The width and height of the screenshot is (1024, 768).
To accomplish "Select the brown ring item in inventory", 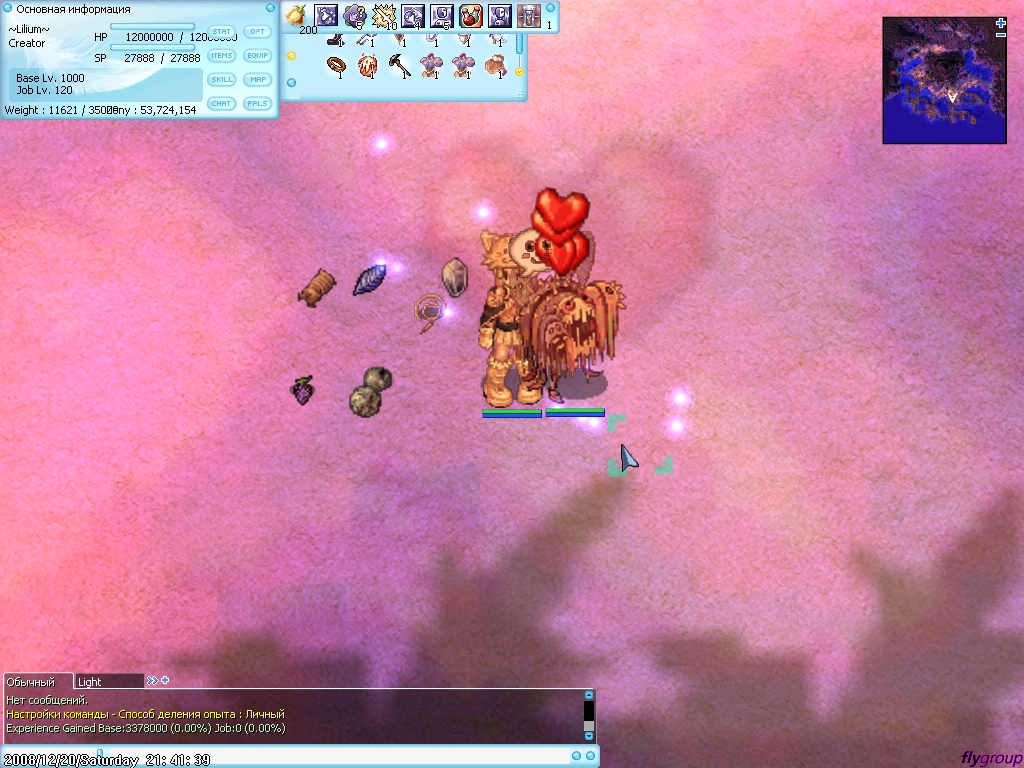I will pyautogui.click(x=337, y=66).
